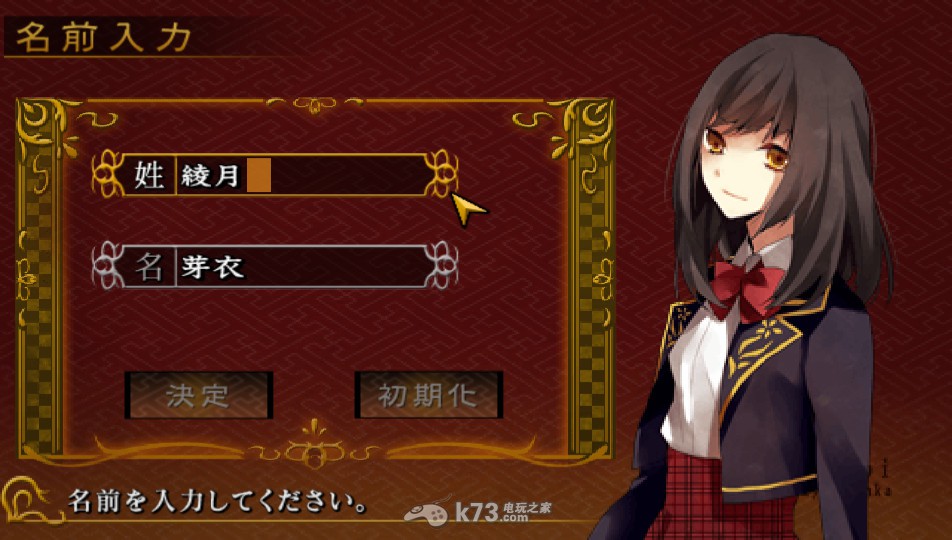Confirm the name with 決定 button
Screen dimensions: 952x540
pyautogui.click(x=199, y=395)
